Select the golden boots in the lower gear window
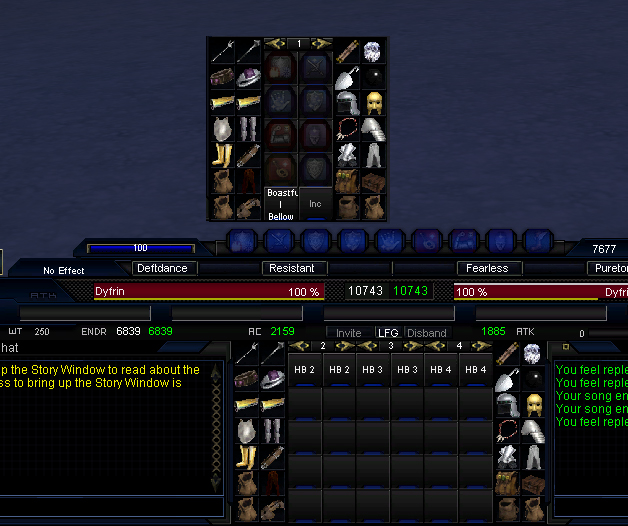628x526 pixels. tap(246, 457)
